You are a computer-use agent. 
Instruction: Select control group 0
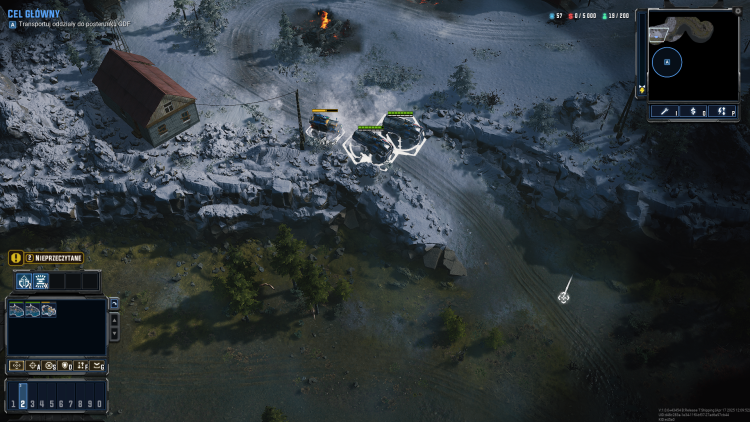pos(98,404)
